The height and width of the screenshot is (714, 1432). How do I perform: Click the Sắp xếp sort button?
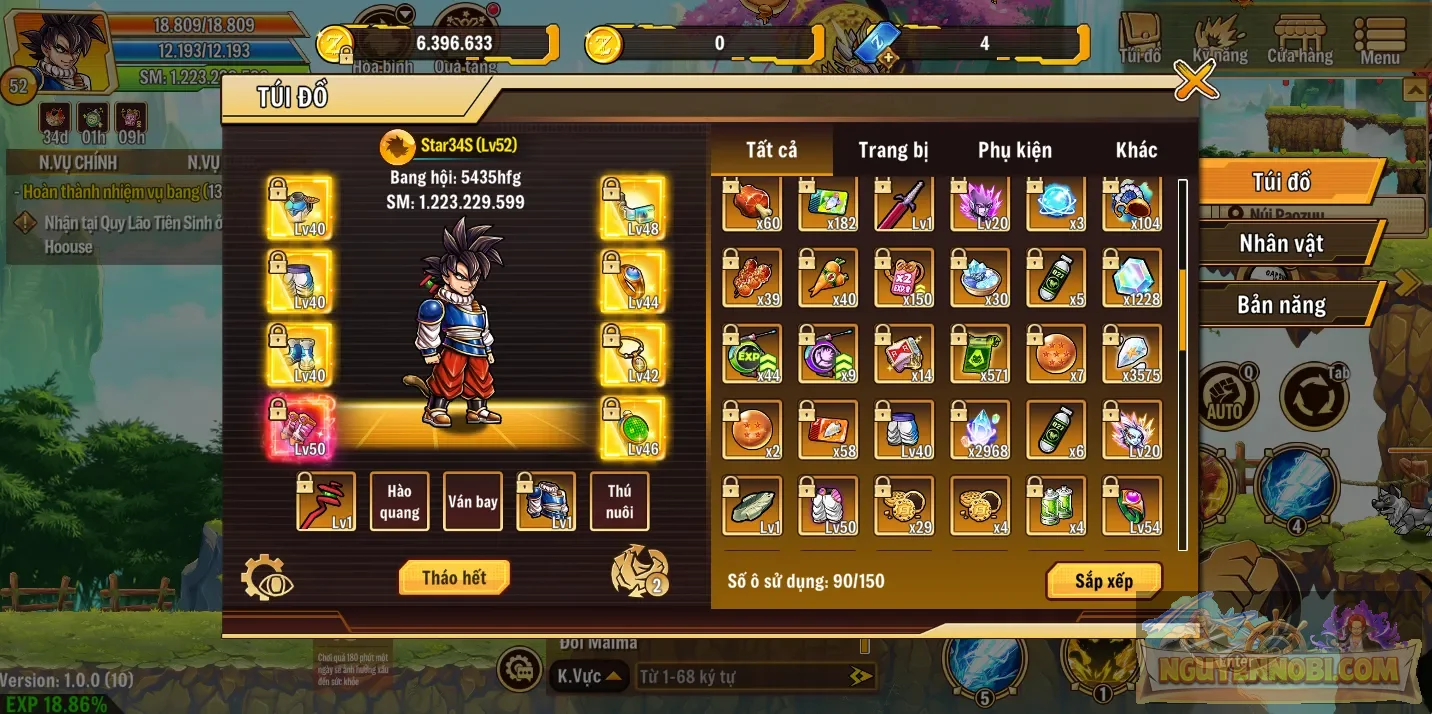1104,581
